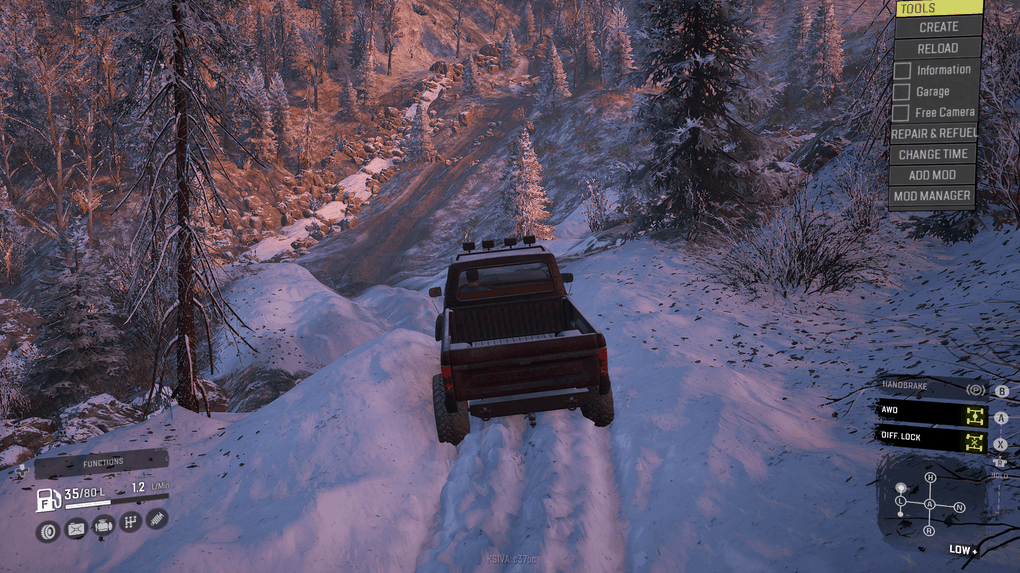Open the CHANGE TIME option
This screenshot has height=573, width=1020.
pos(932,154)
